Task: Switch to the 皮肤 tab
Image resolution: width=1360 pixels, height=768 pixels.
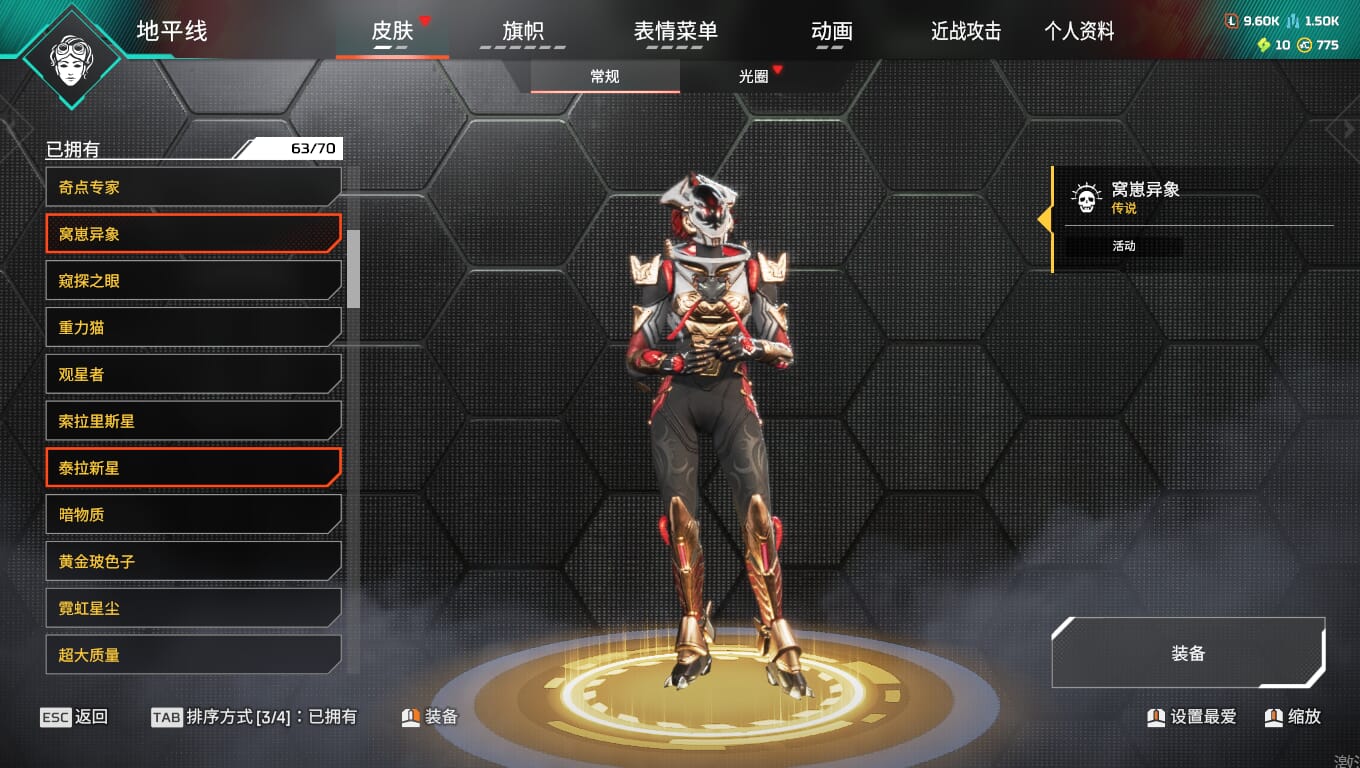Action: point(392,31)
